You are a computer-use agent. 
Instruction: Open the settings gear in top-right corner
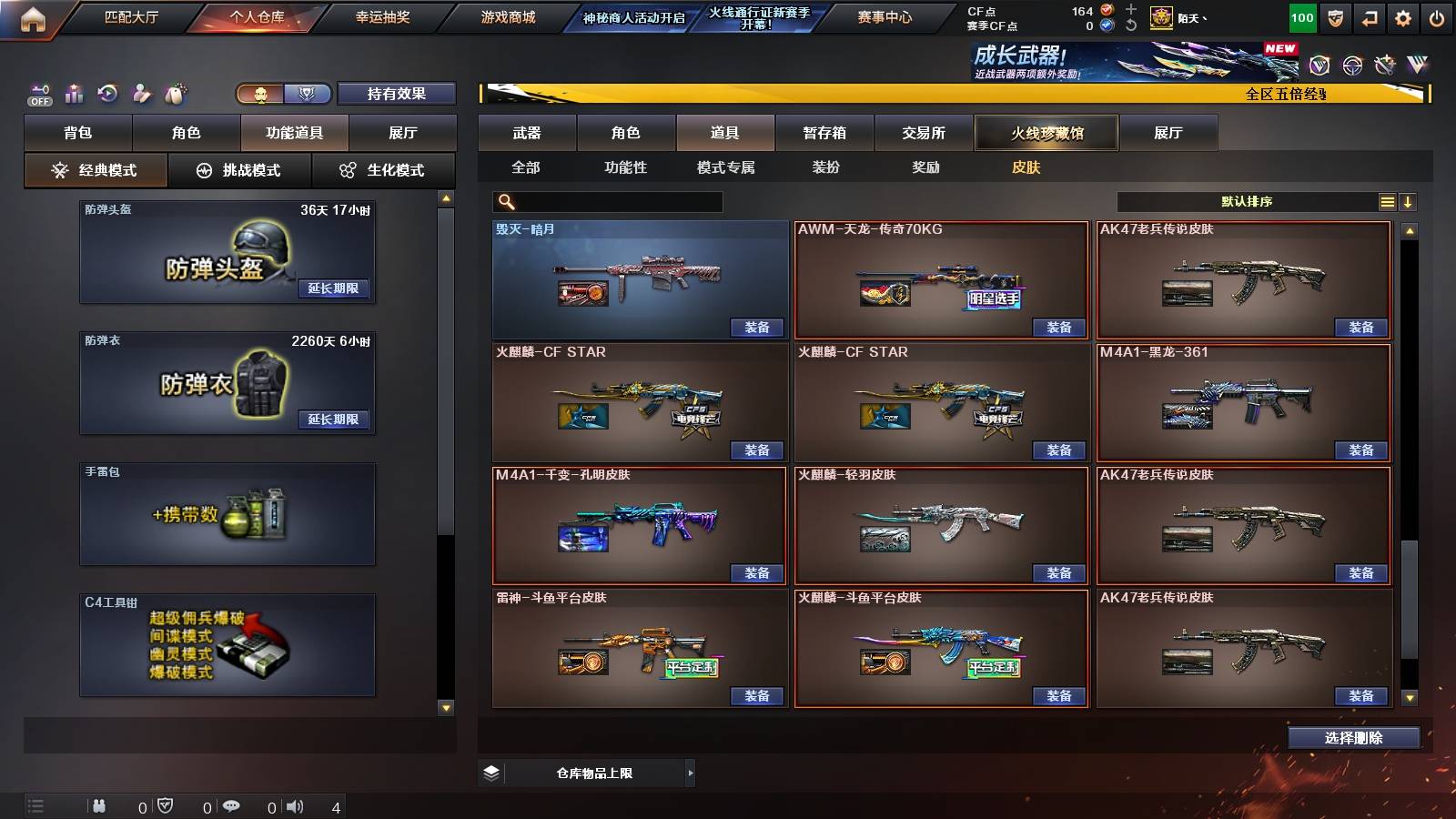(1402, 16)
